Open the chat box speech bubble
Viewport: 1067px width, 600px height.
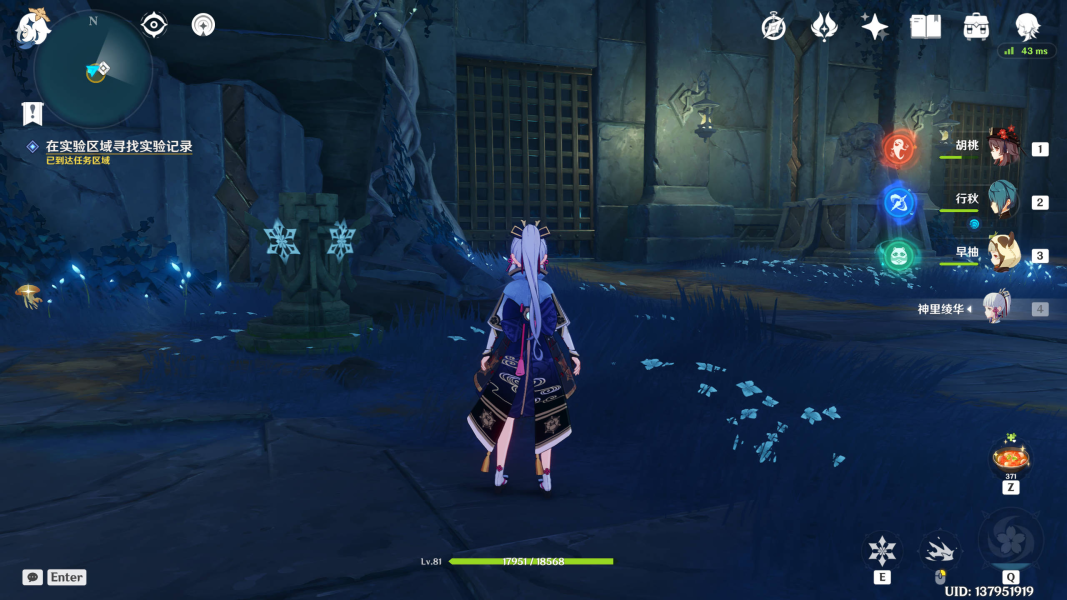pyautogui.click(x=33, y=577)
